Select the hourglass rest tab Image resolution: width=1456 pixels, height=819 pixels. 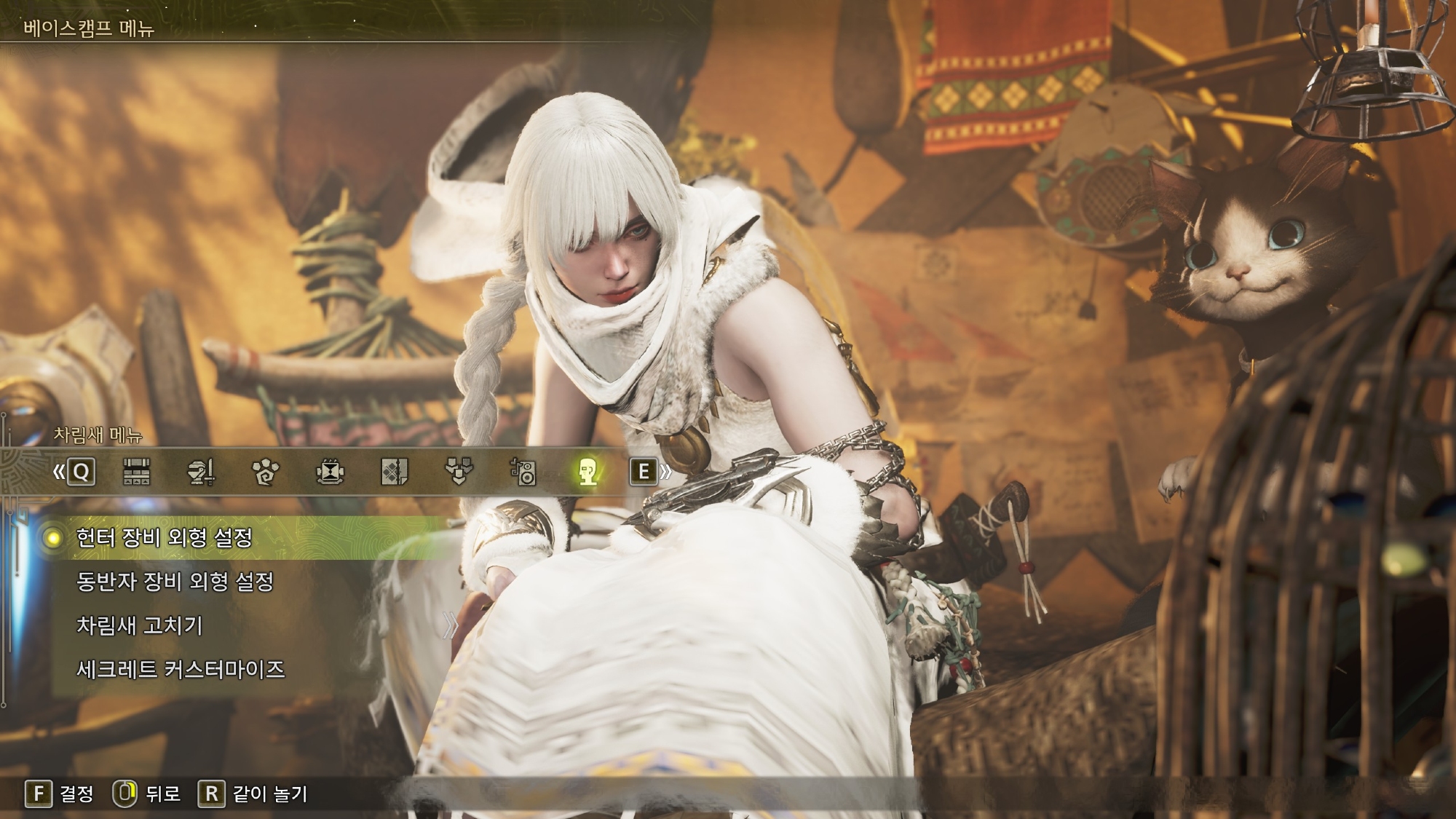[330, 472]
